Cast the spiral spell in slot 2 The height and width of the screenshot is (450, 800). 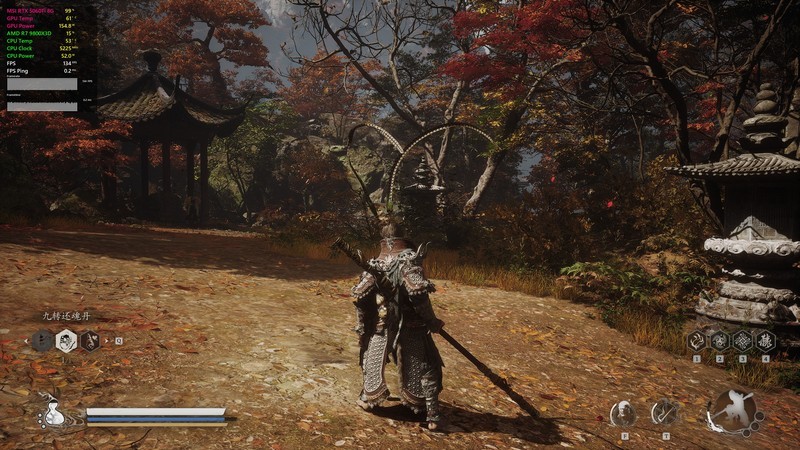click(719, 340)
